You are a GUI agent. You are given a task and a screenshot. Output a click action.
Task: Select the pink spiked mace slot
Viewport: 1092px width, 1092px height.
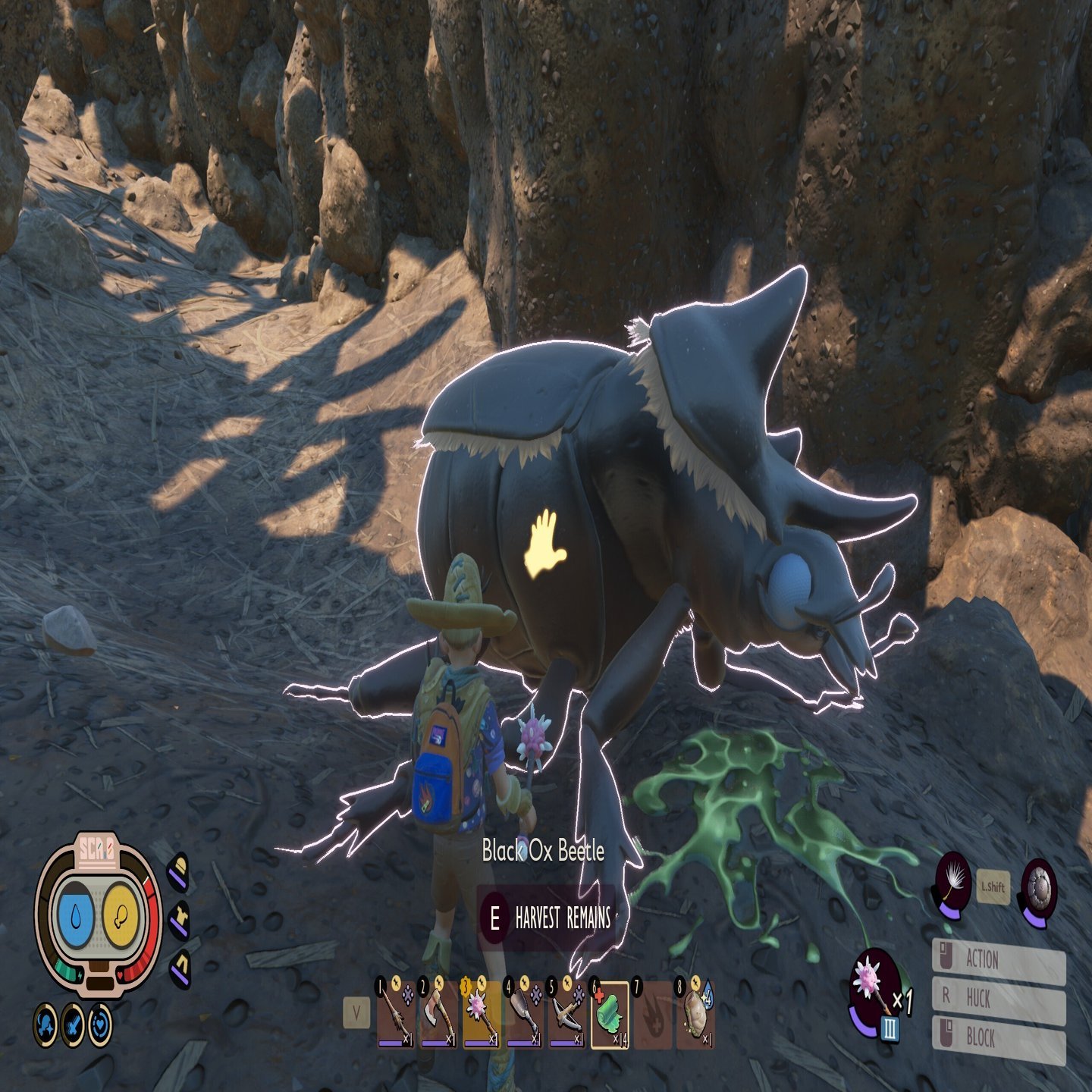click(481, 1015)
